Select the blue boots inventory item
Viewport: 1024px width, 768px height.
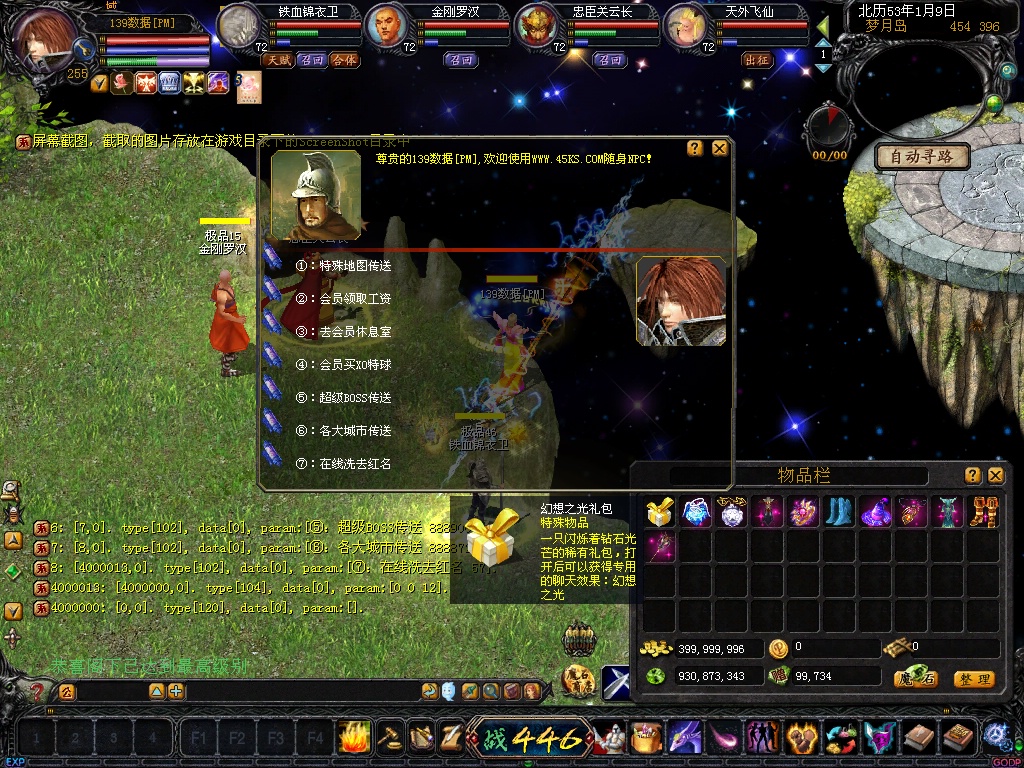(840, 513)
